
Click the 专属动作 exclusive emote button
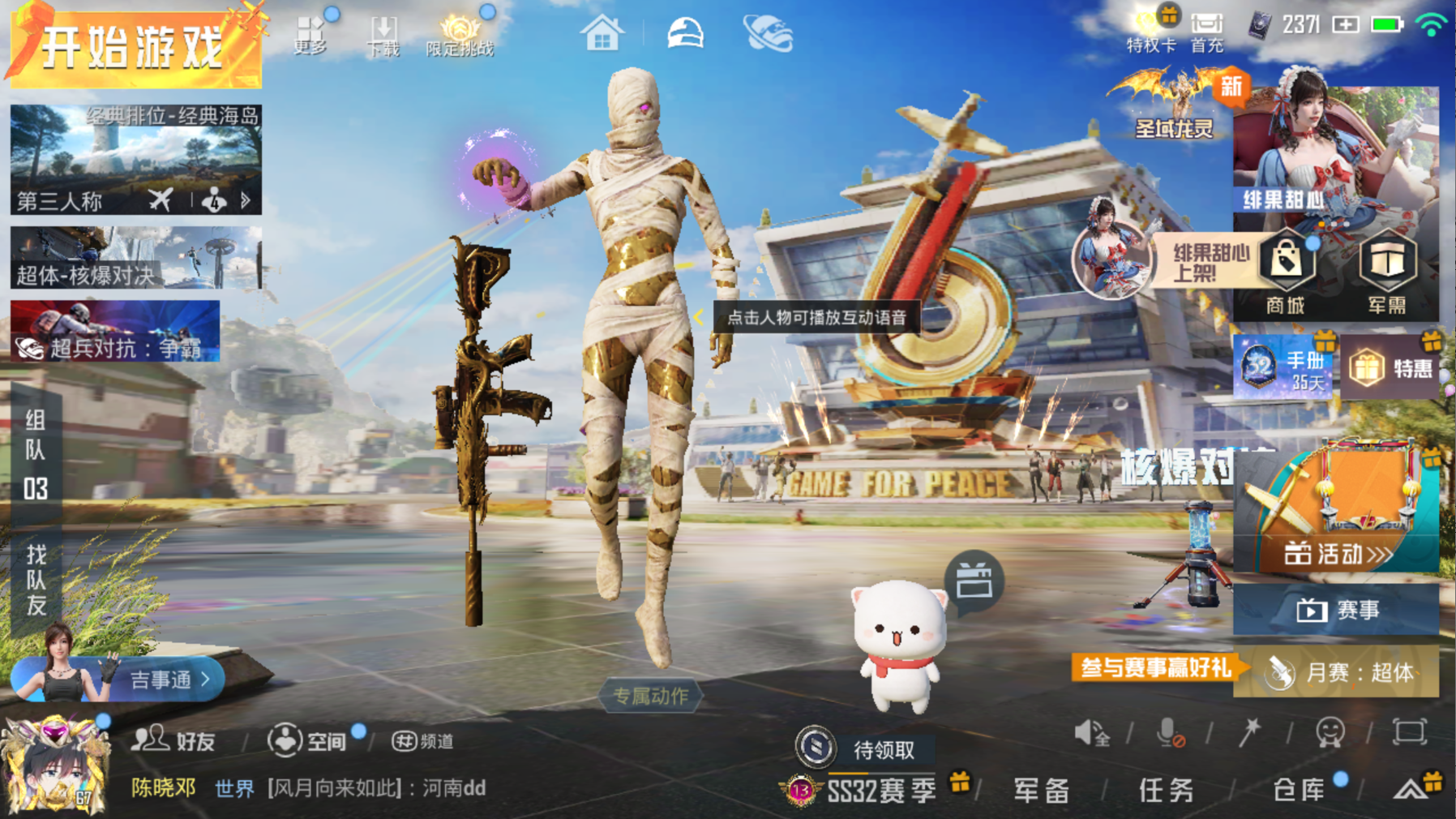point(650,696)
